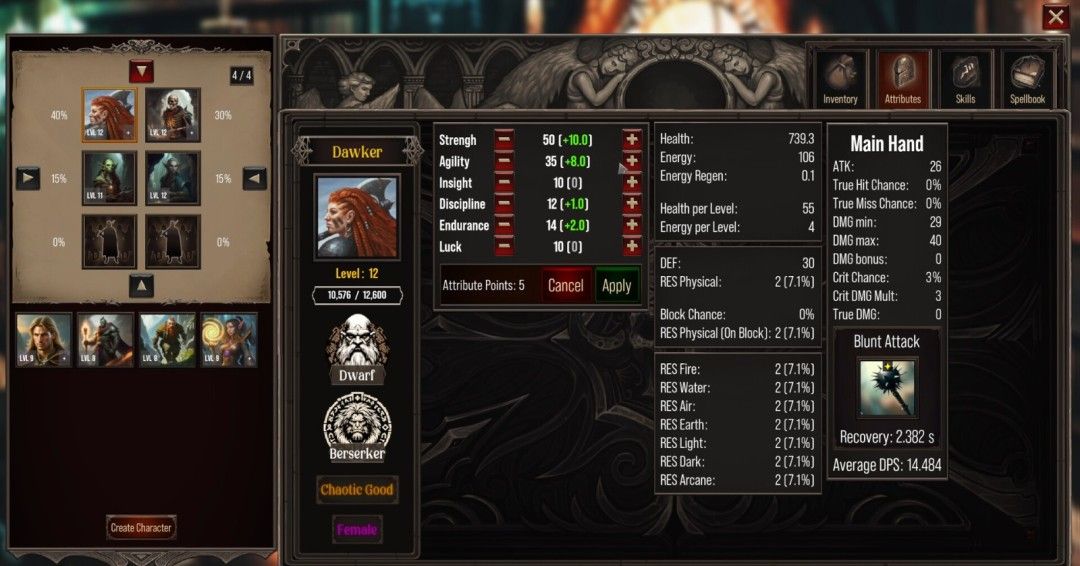Viewport: 1080px width, 566px height.
Task: Apply the attribute point changes
Action: coord(616,285)
